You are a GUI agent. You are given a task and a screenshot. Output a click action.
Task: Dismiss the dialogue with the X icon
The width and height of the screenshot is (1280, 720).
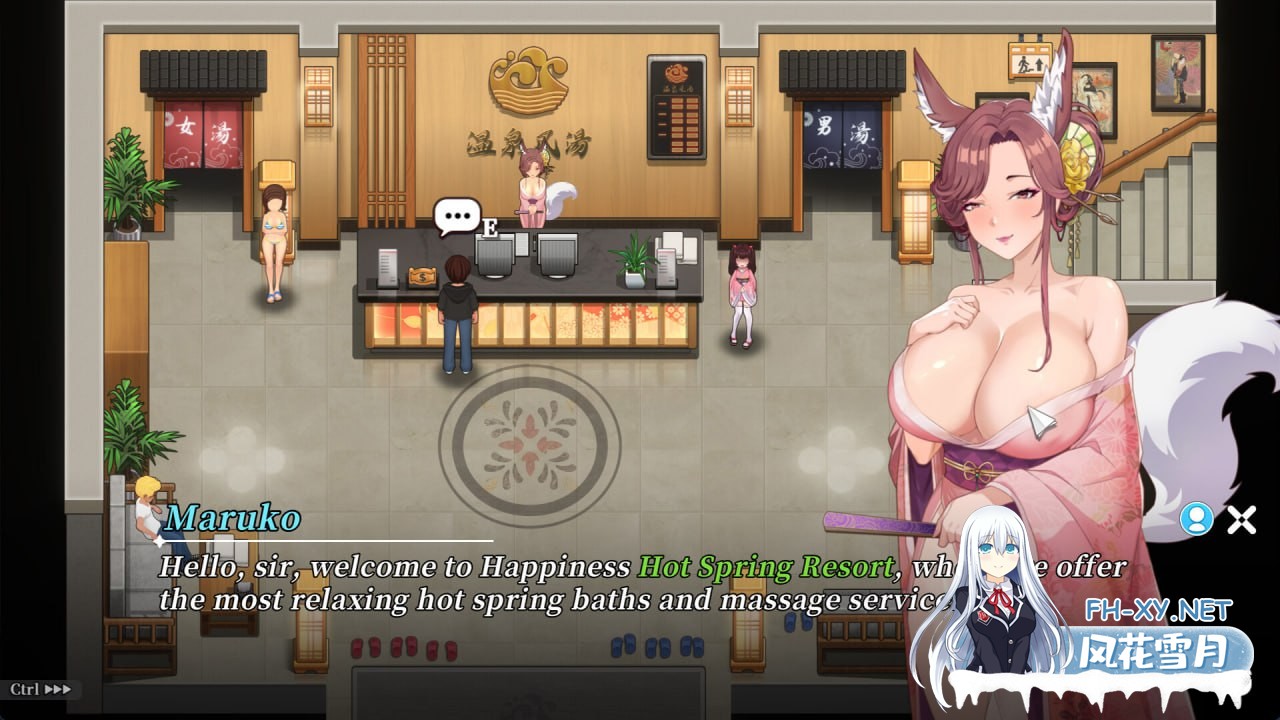pos(1240,520)
